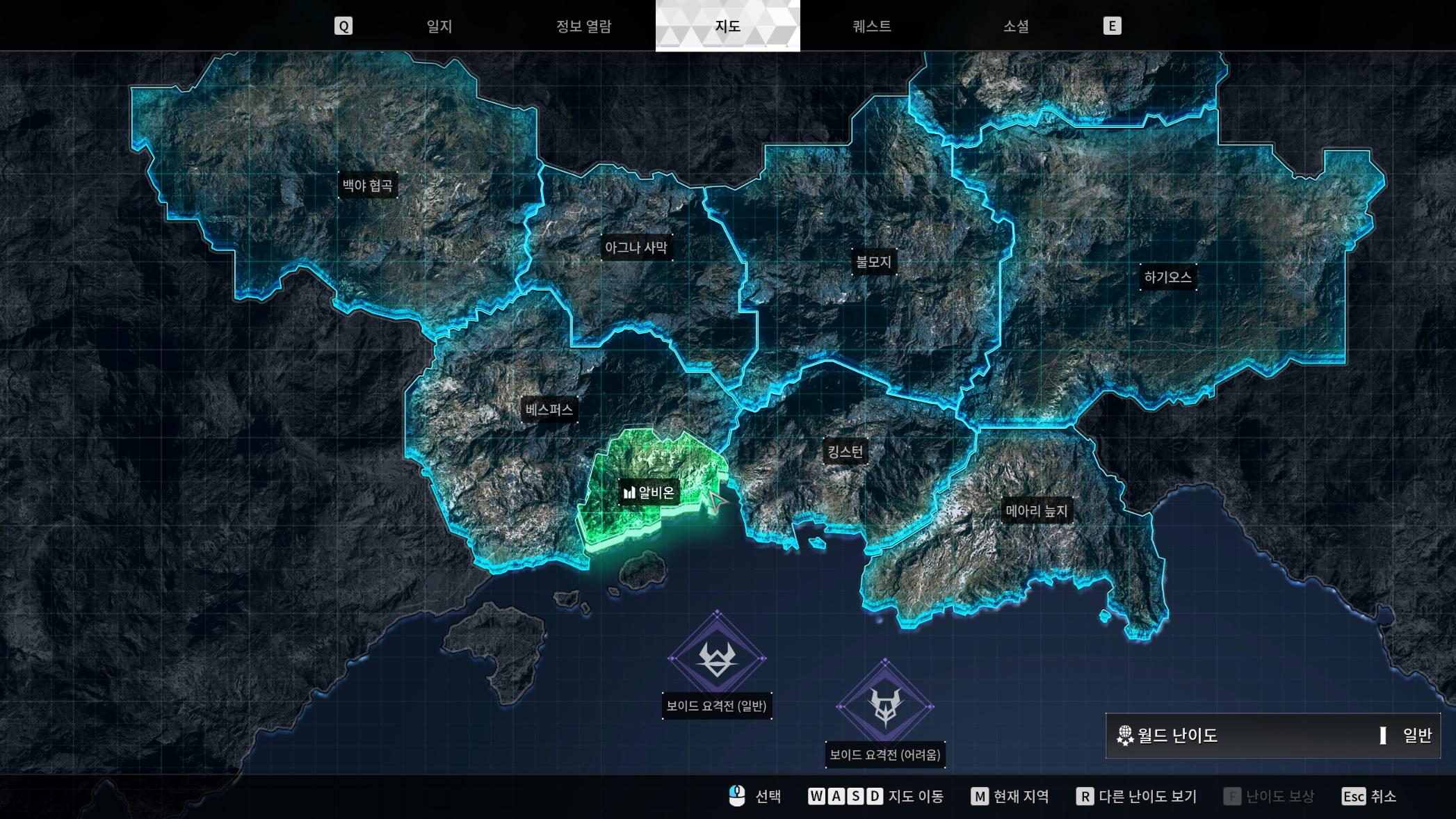
Task: Select the 불모지 region label
Action: [873, 262]
